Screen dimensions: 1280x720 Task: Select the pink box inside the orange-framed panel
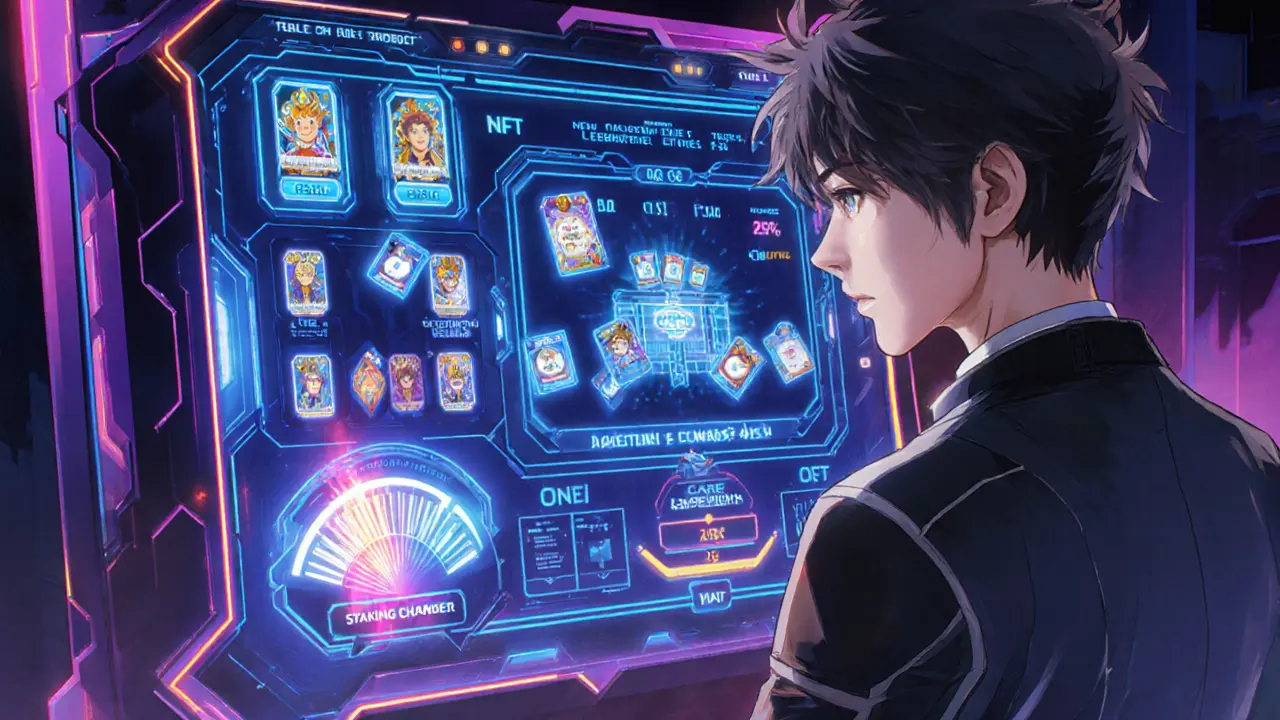pyautogui.click(x=708, y=534)
